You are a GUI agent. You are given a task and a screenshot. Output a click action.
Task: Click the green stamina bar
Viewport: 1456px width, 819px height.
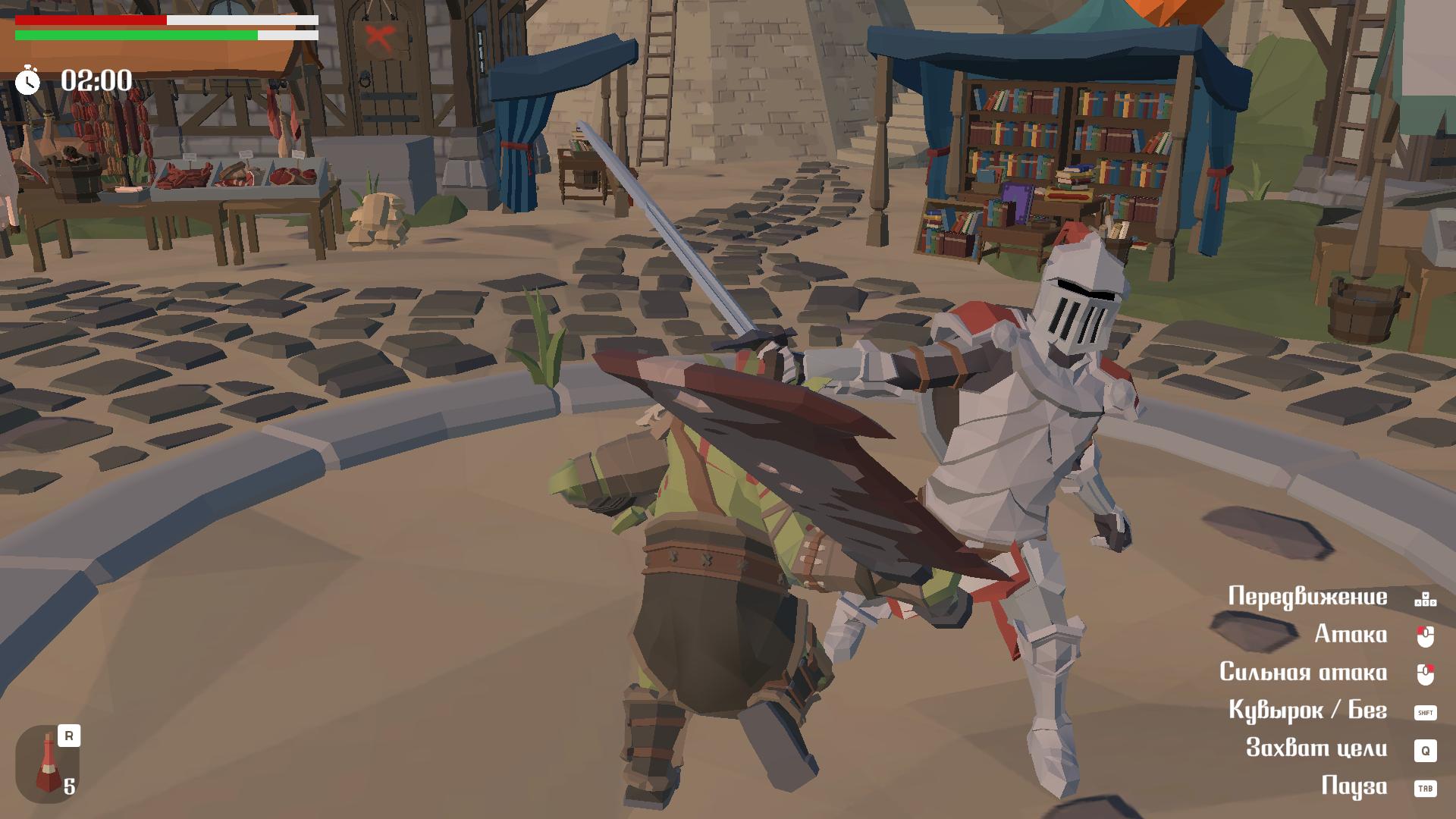[136, 34]
